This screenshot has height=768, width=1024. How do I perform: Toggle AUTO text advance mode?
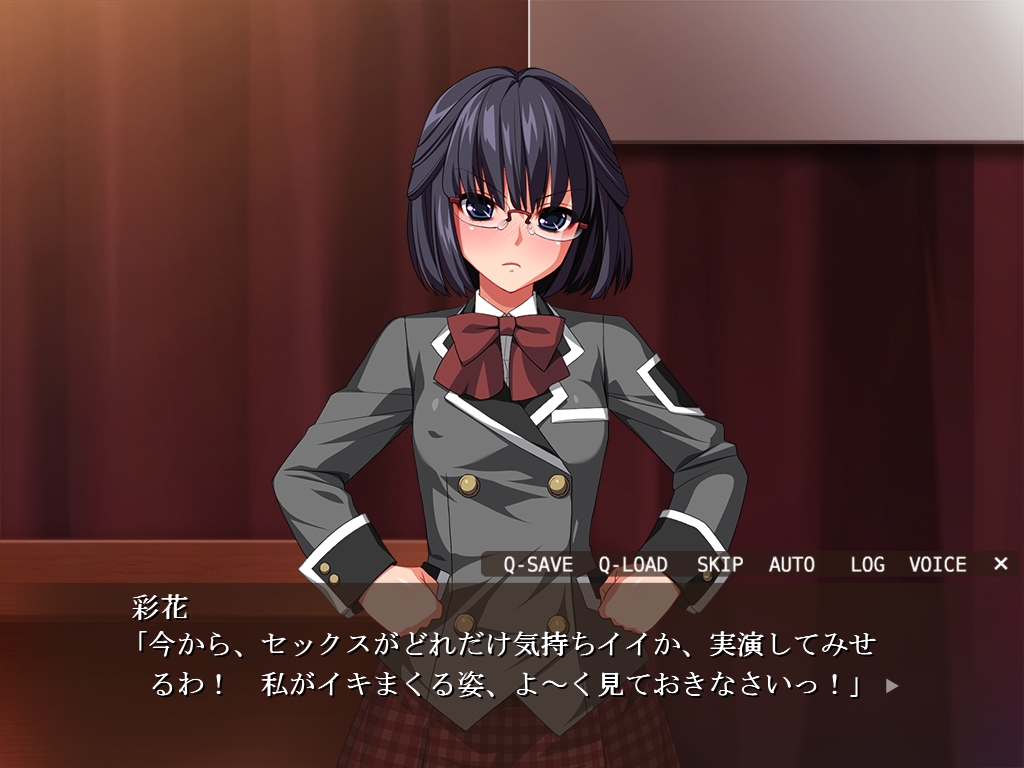(792, 564)
